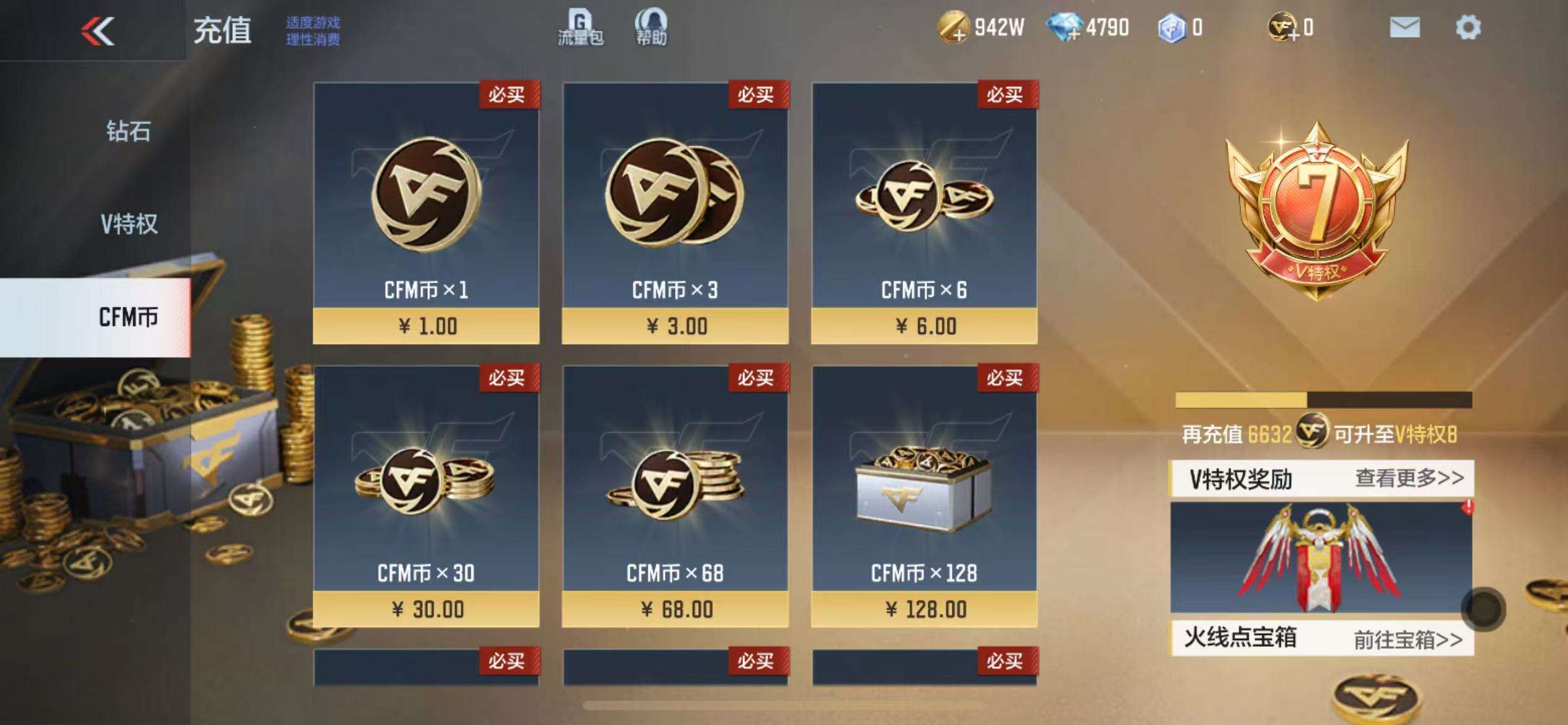Screen dimensions: 1568x725
Task: Follow the 前往宝箱>> link
Action: click(x=1408, y=639)
